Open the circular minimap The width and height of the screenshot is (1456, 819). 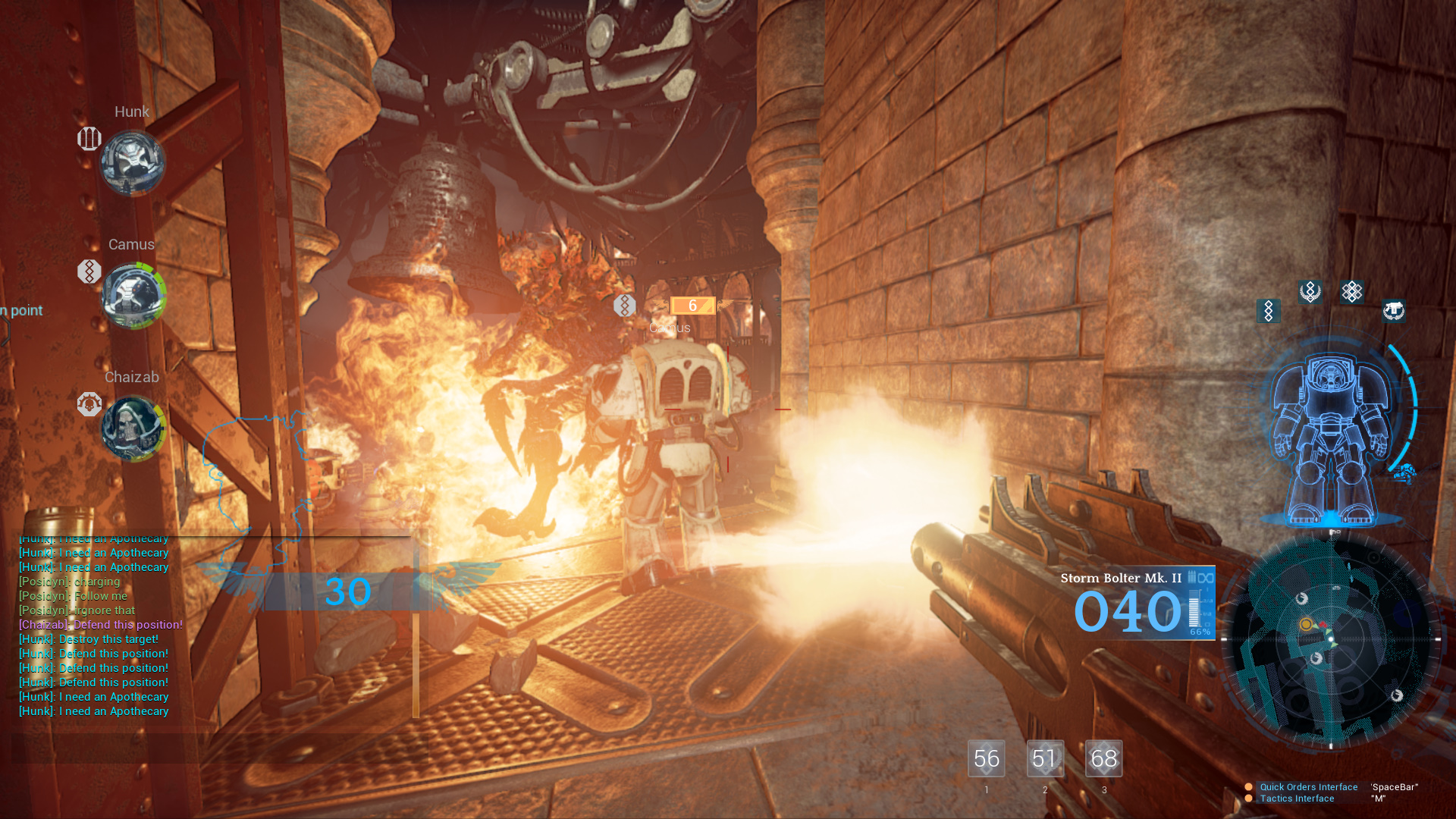tap(1332, 641)
